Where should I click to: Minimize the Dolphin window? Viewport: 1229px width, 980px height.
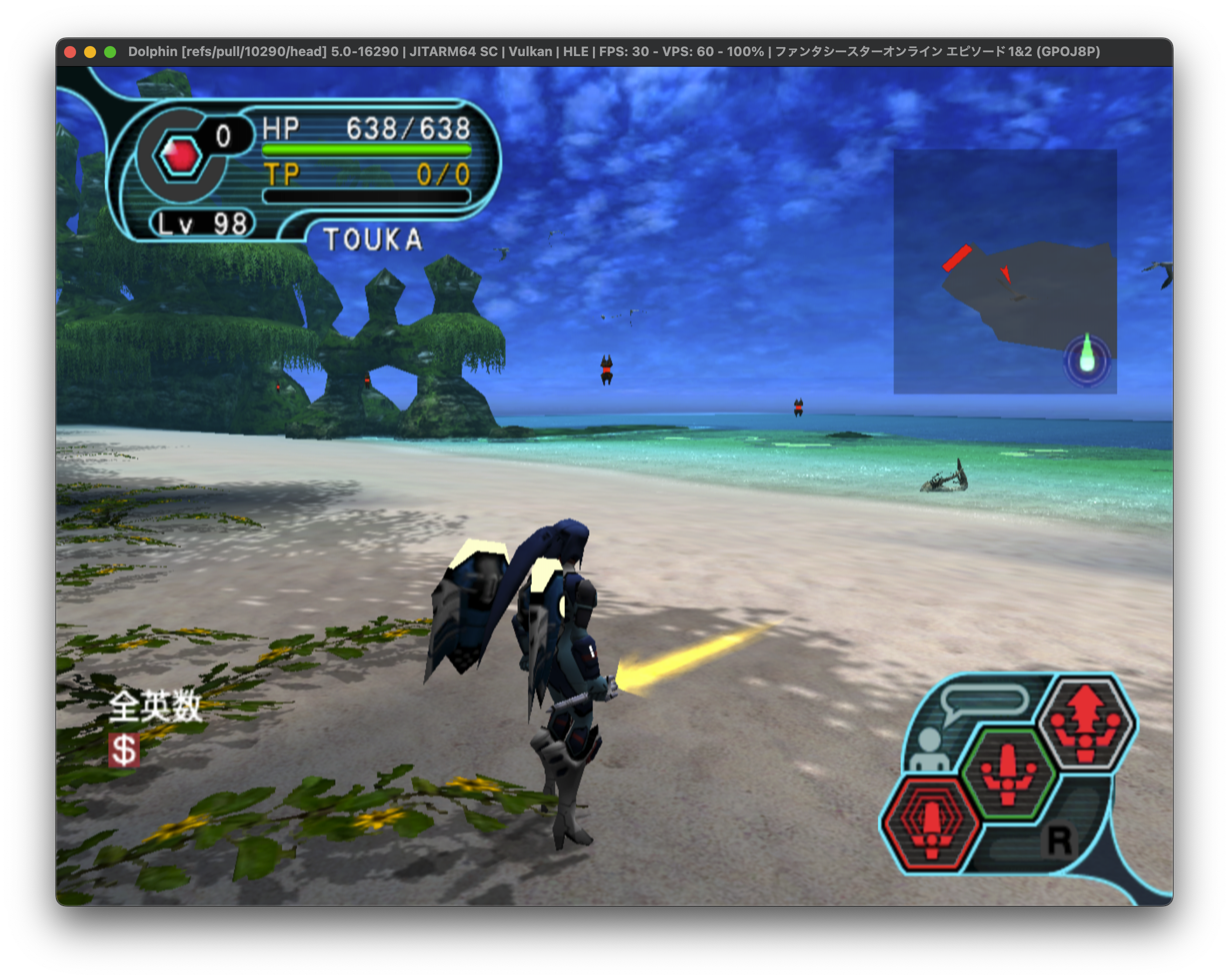(x=90, y=52)
